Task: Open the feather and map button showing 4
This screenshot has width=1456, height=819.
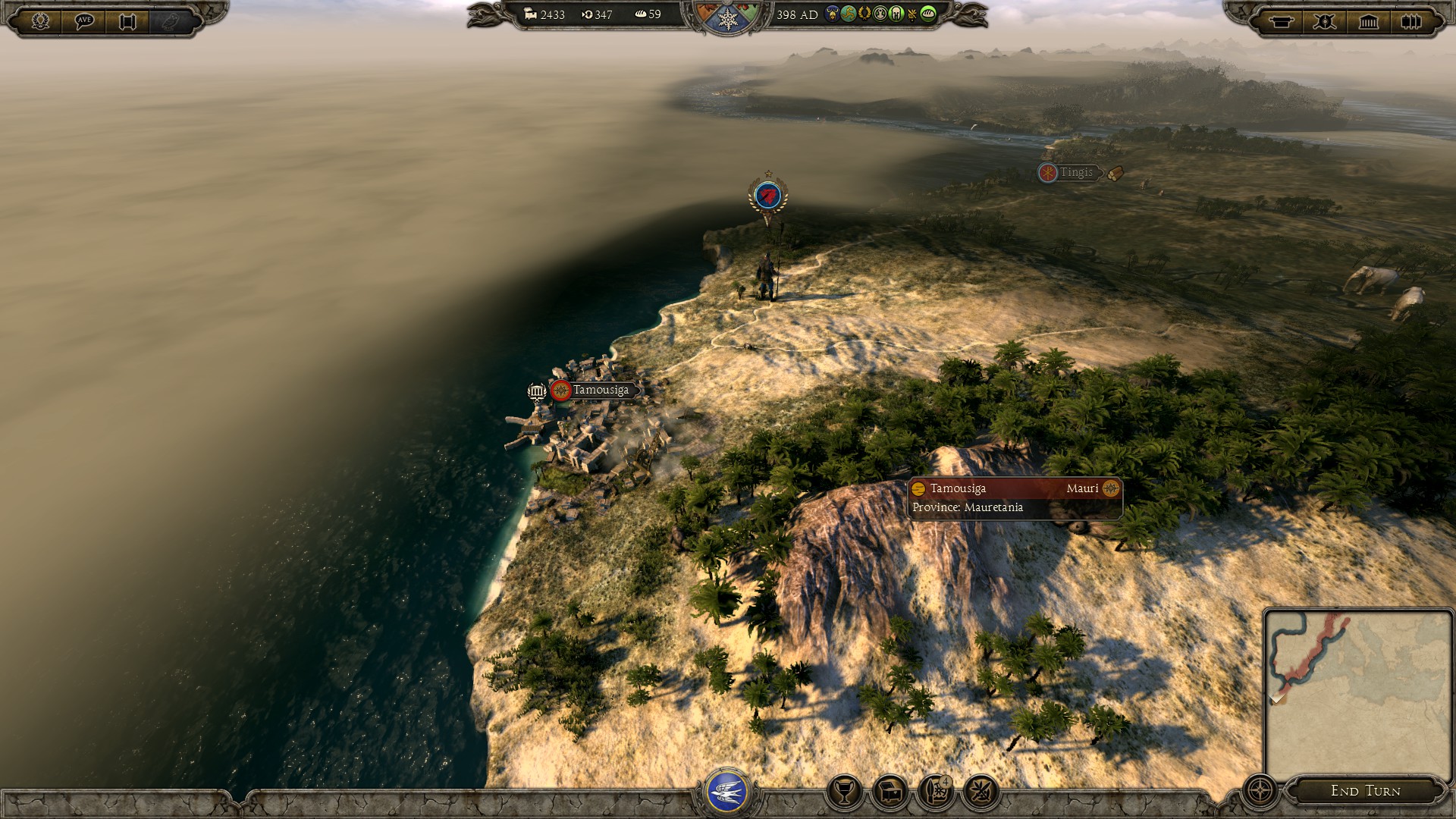Action: coord(936,792)
